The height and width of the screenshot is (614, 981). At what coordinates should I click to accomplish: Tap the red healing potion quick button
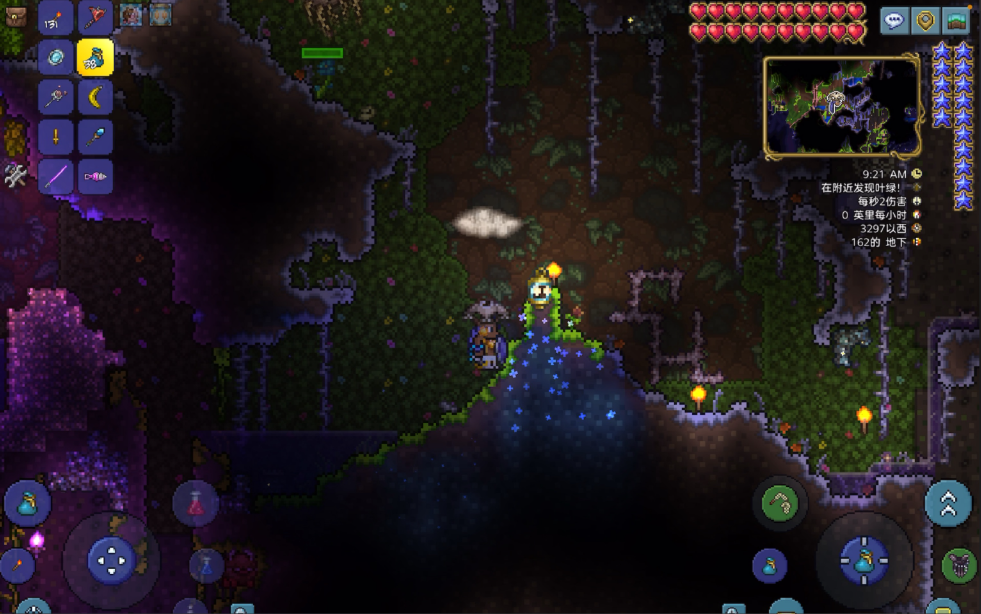(x=196, y=503)
